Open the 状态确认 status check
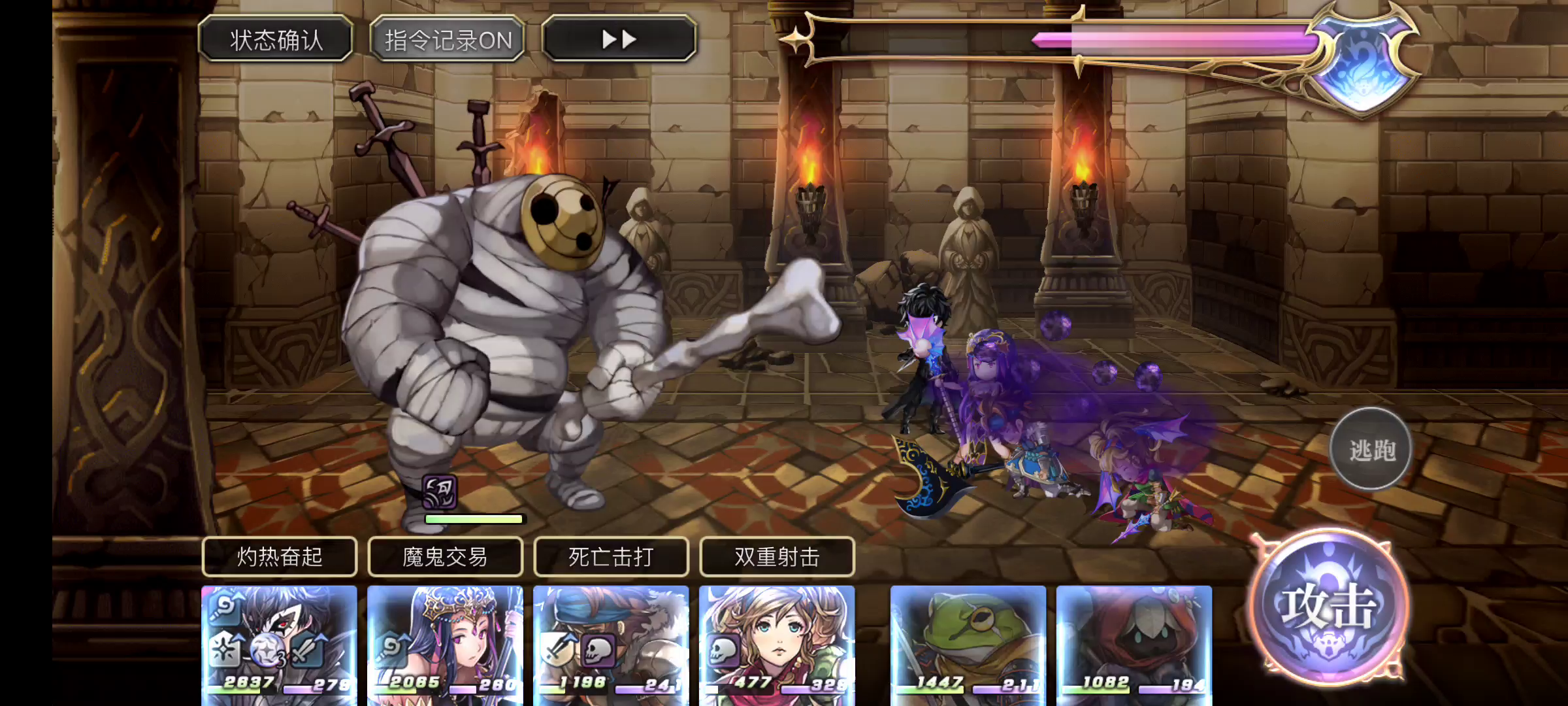The height and width of the screenshot is (706, 1568). tap(276, 40)
